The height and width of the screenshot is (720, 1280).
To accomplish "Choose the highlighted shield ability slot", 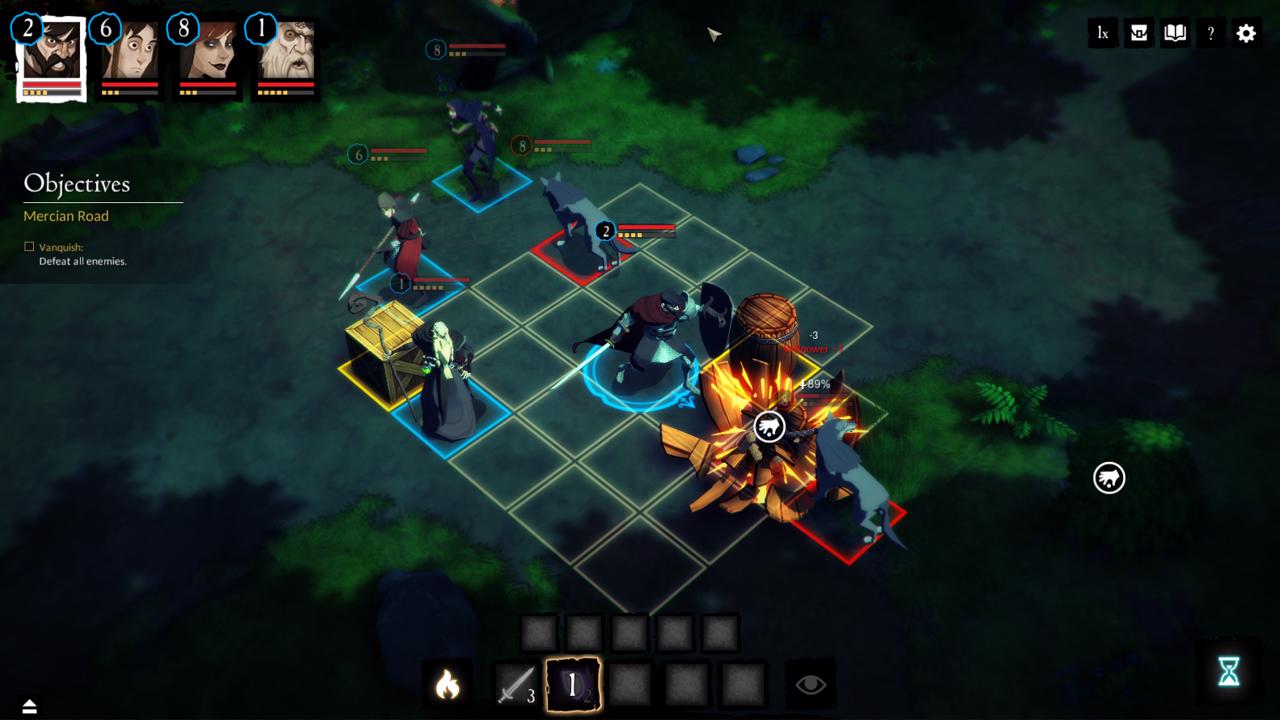I will [x=573, y=685].
